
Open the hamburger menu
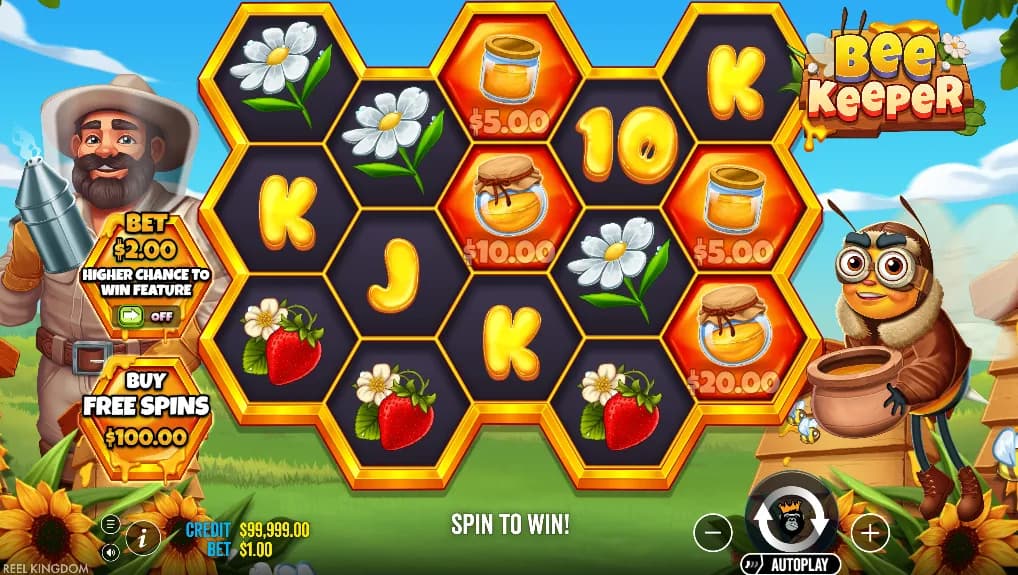111,523
